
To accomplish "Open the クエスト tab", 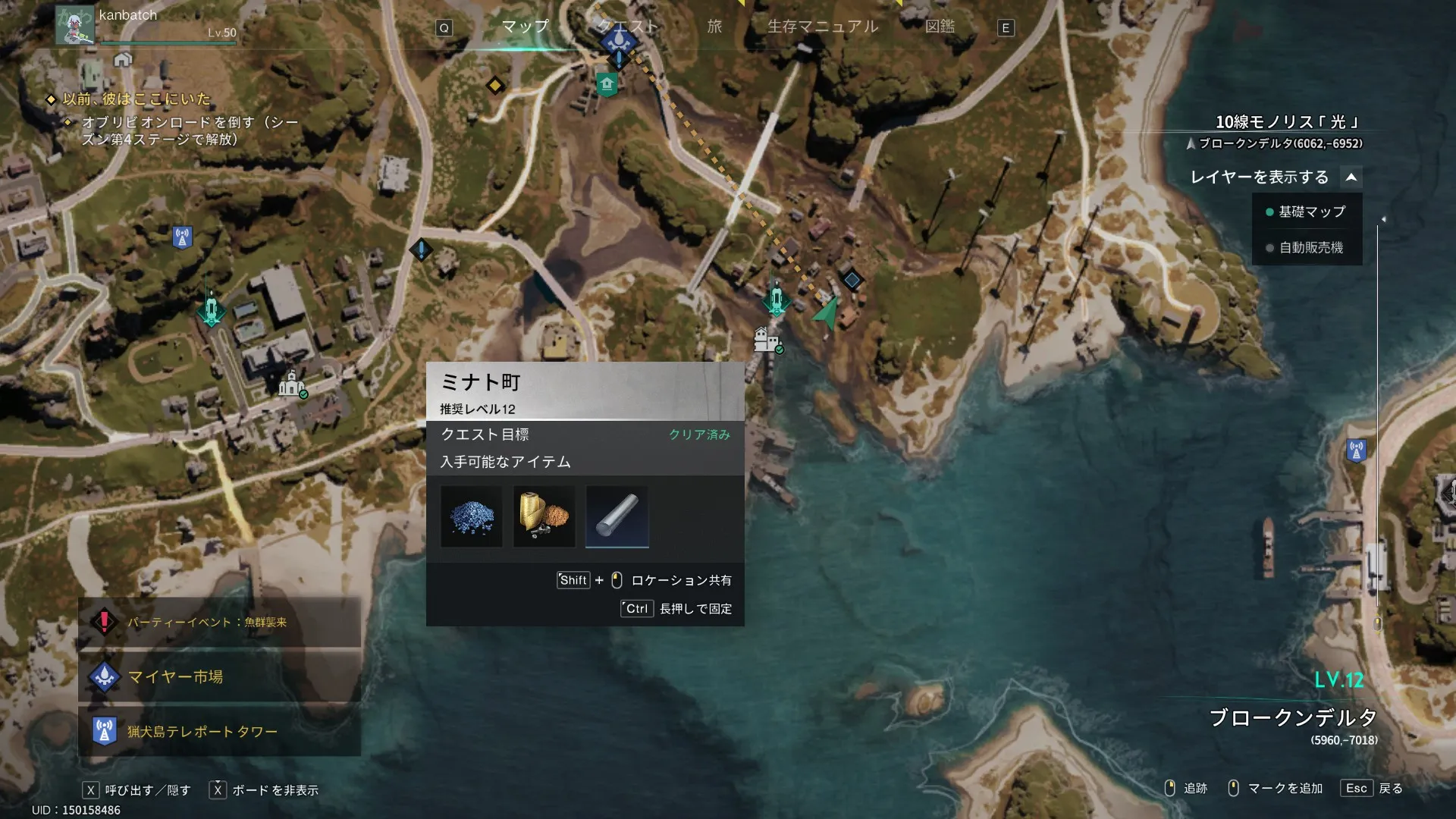I will coord(628,27).
